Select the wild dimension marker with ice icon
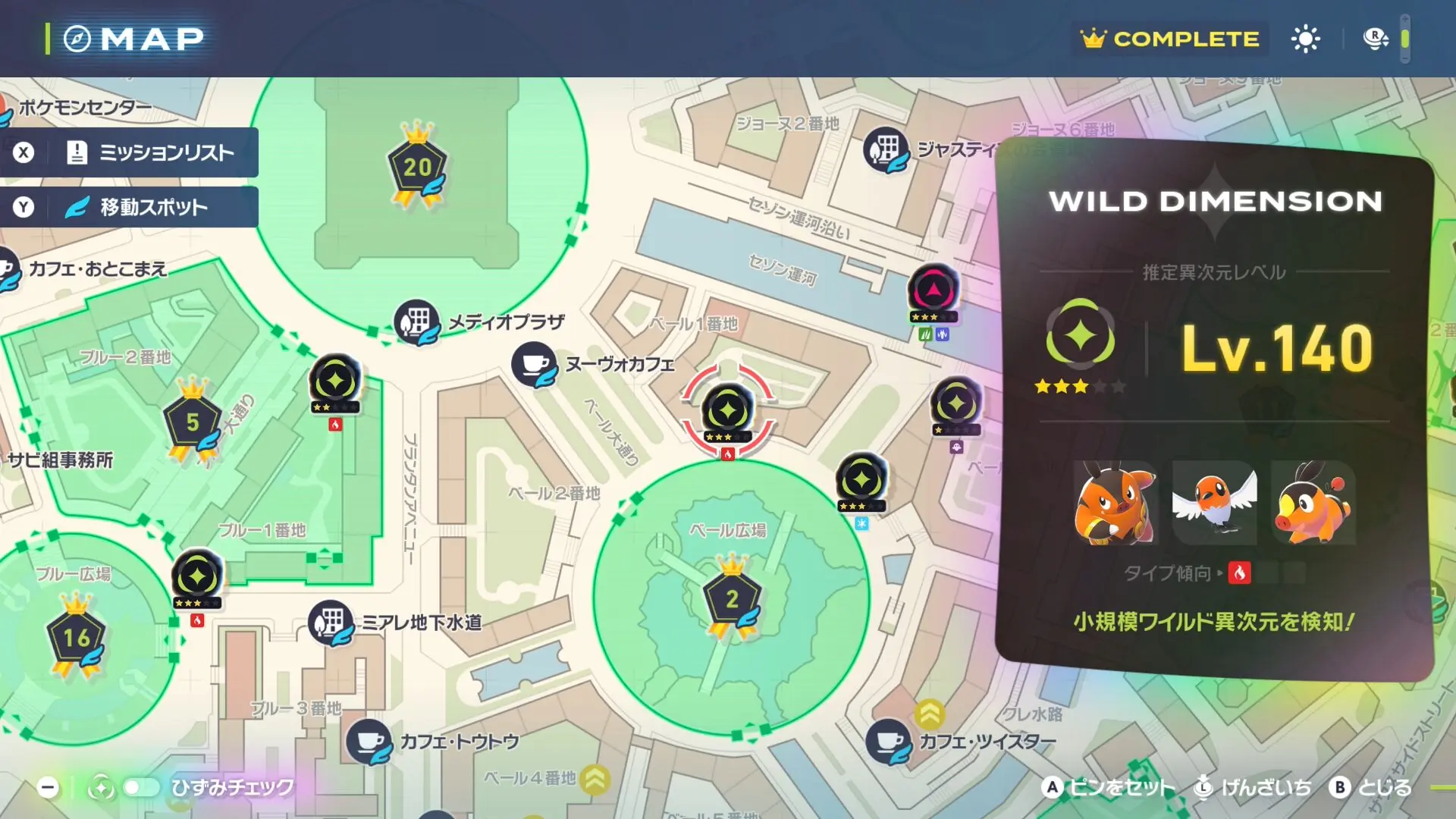Viewport: 1456px width, 819px height. coord(861,480)
